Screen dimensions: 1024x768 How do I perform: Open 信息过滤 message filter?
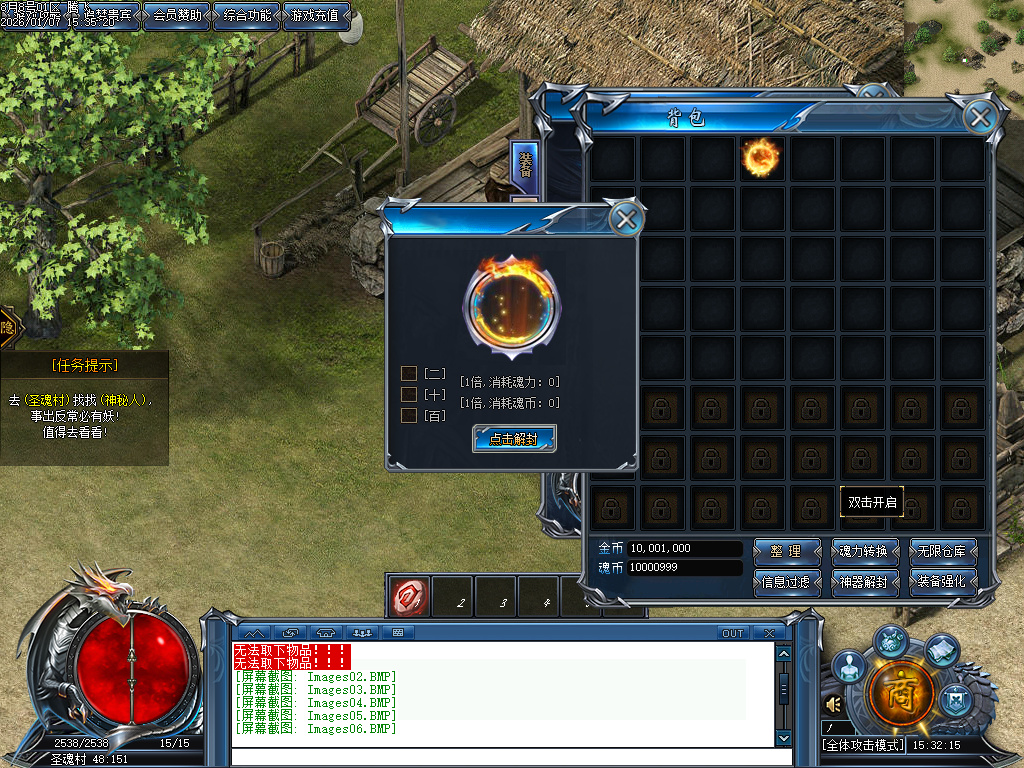785,581
